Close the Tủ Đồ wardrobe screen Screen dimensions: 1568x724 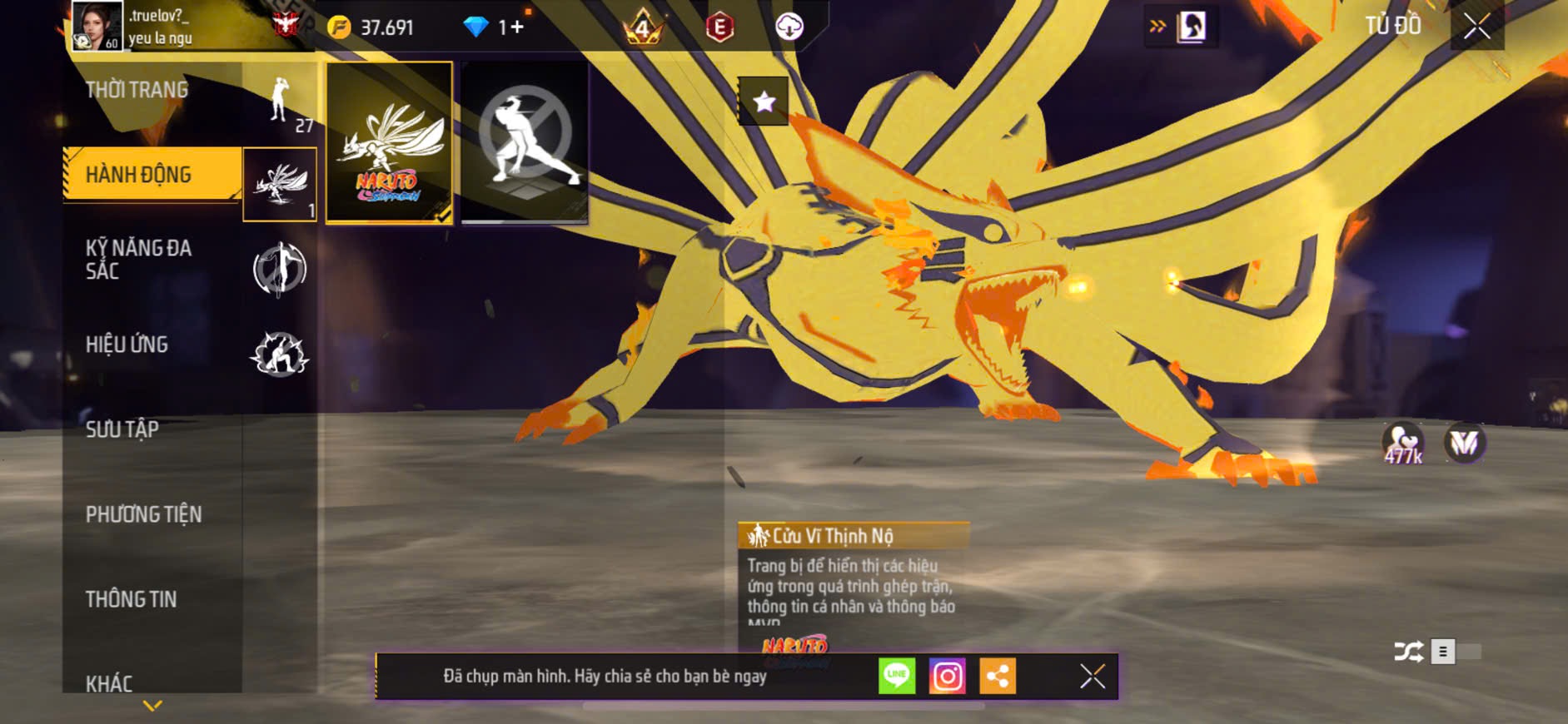1476,27
